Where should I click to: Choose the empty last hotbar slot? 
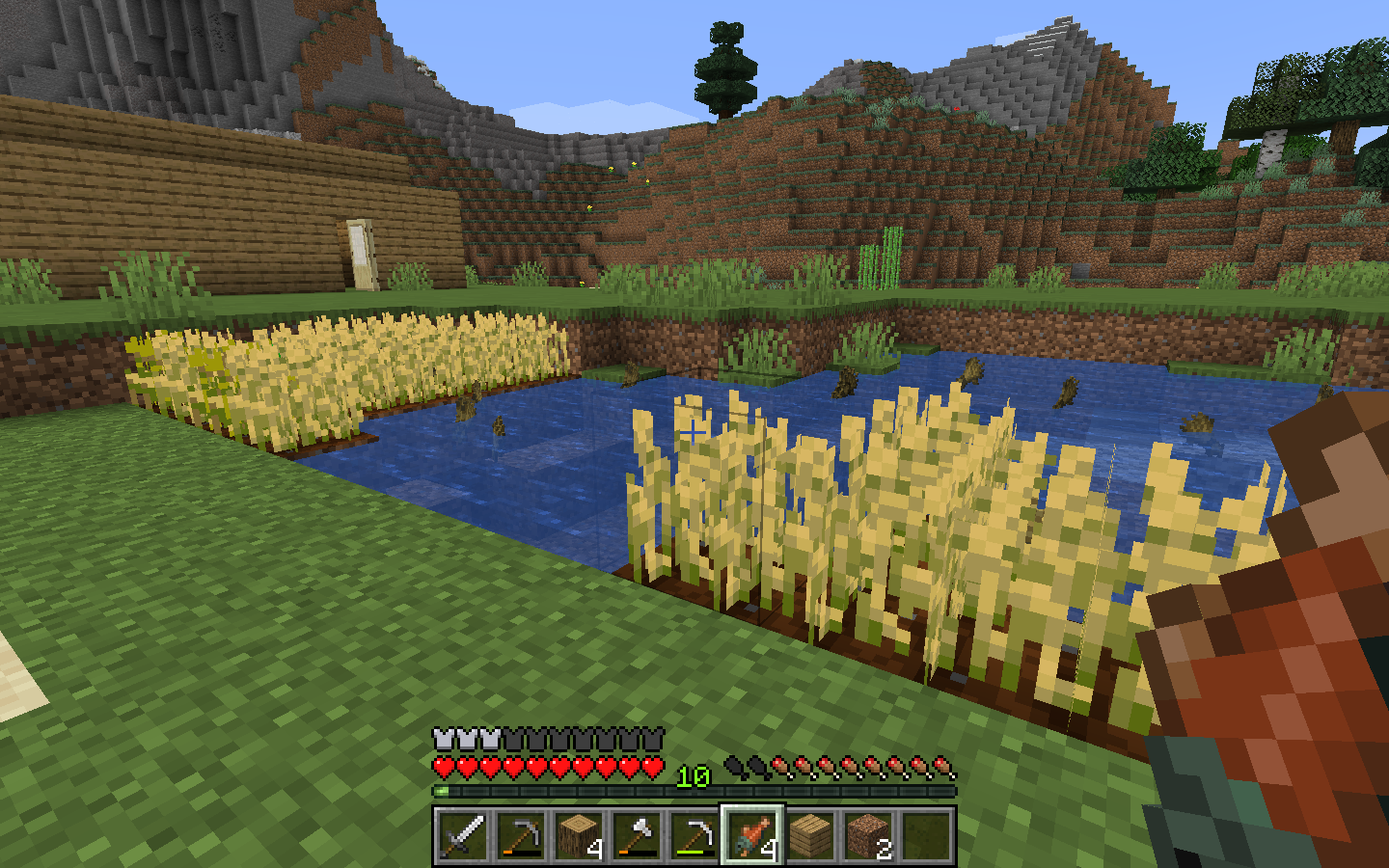(x=926, y=835)
